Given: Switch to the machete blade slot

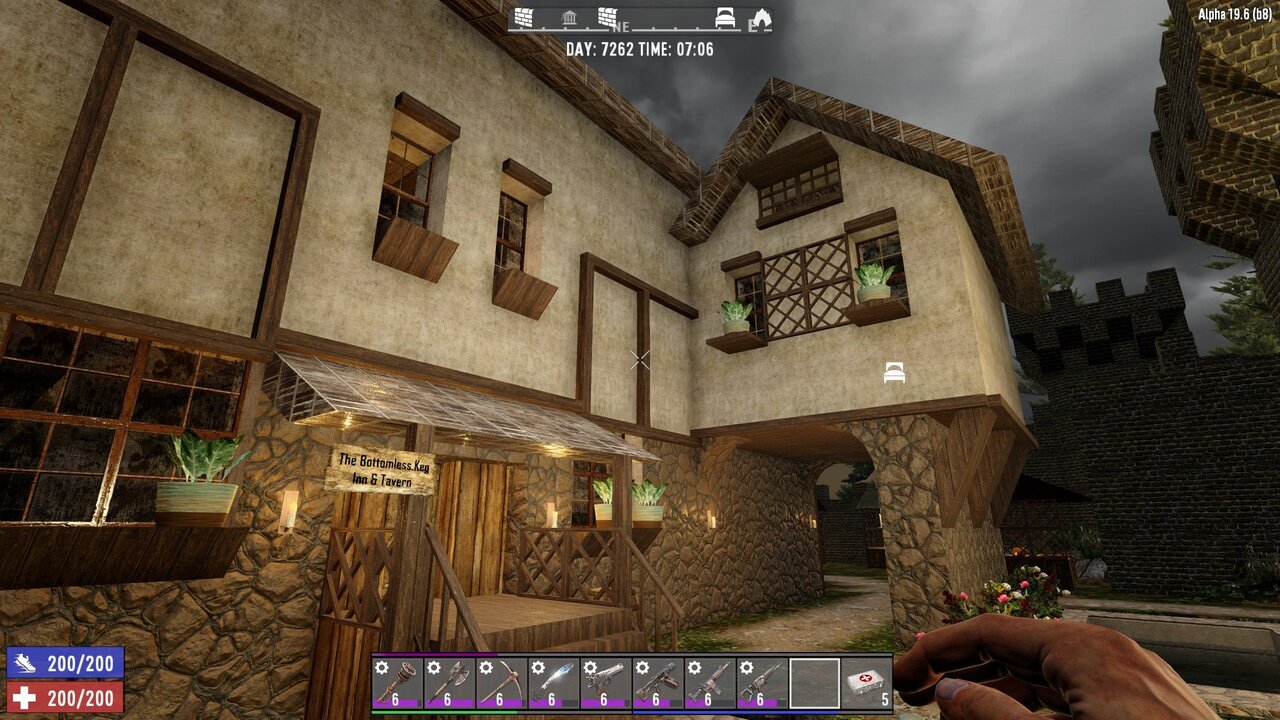Looking at the screenshot, I should [x=553, y=682].
